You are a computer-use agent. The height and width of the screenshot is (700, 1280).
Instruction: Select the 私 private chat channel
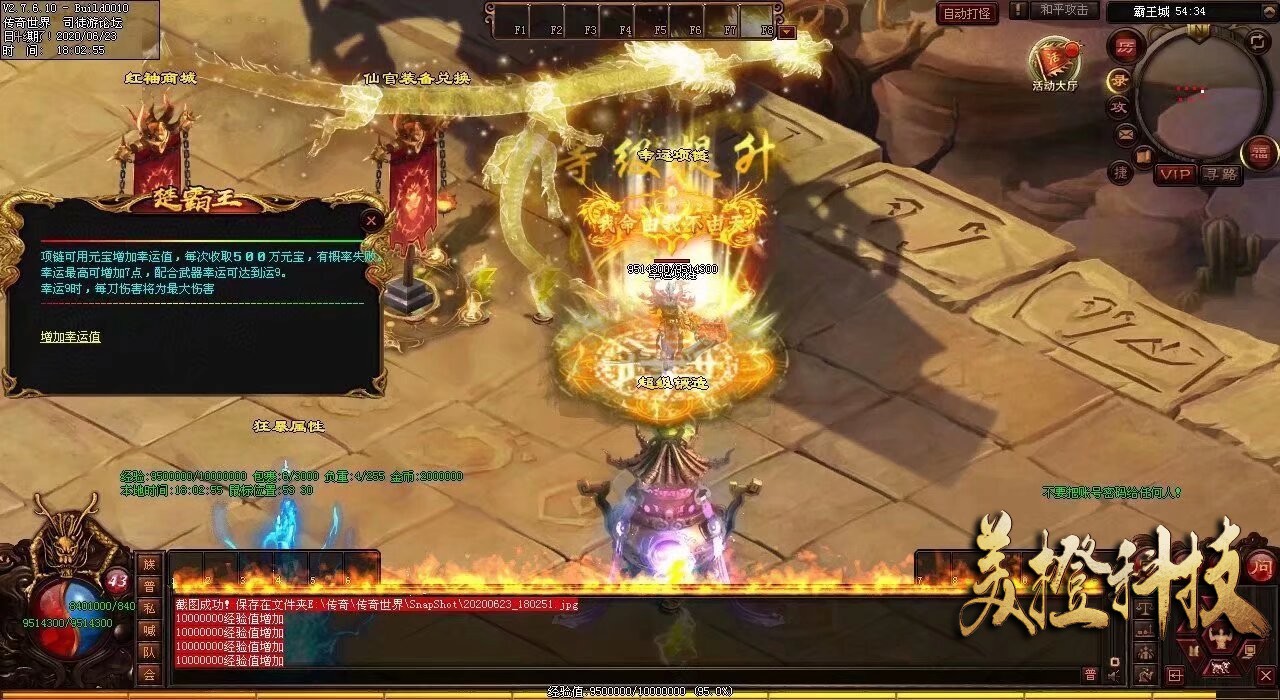149,608
